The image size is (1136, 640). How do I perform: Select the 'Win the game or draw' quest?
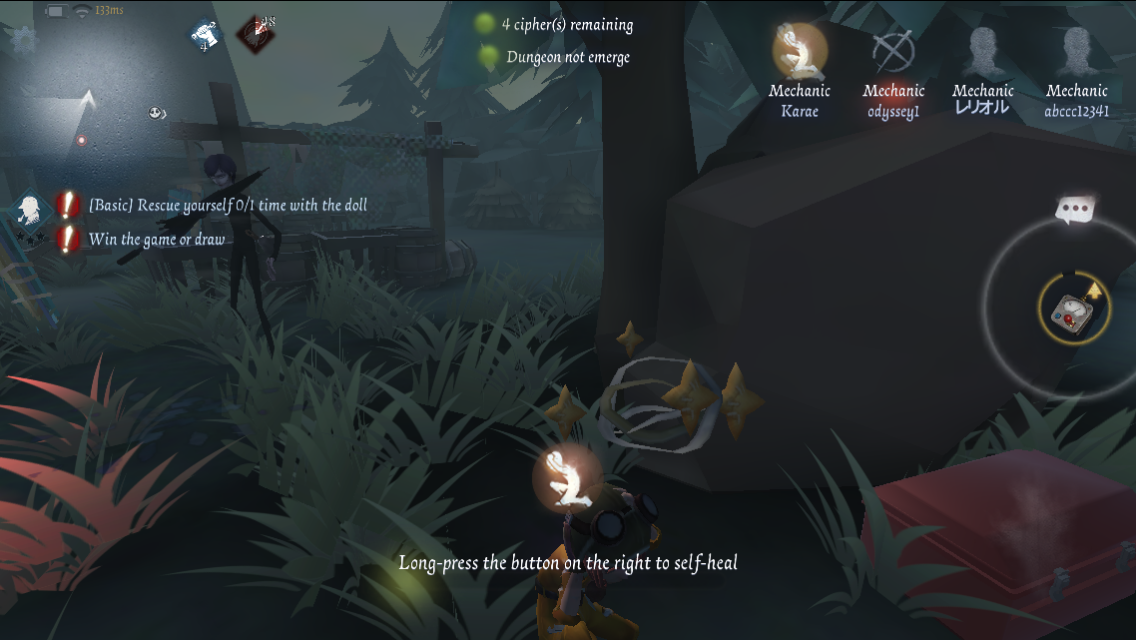pyautogui.click(x=156, y=239)
